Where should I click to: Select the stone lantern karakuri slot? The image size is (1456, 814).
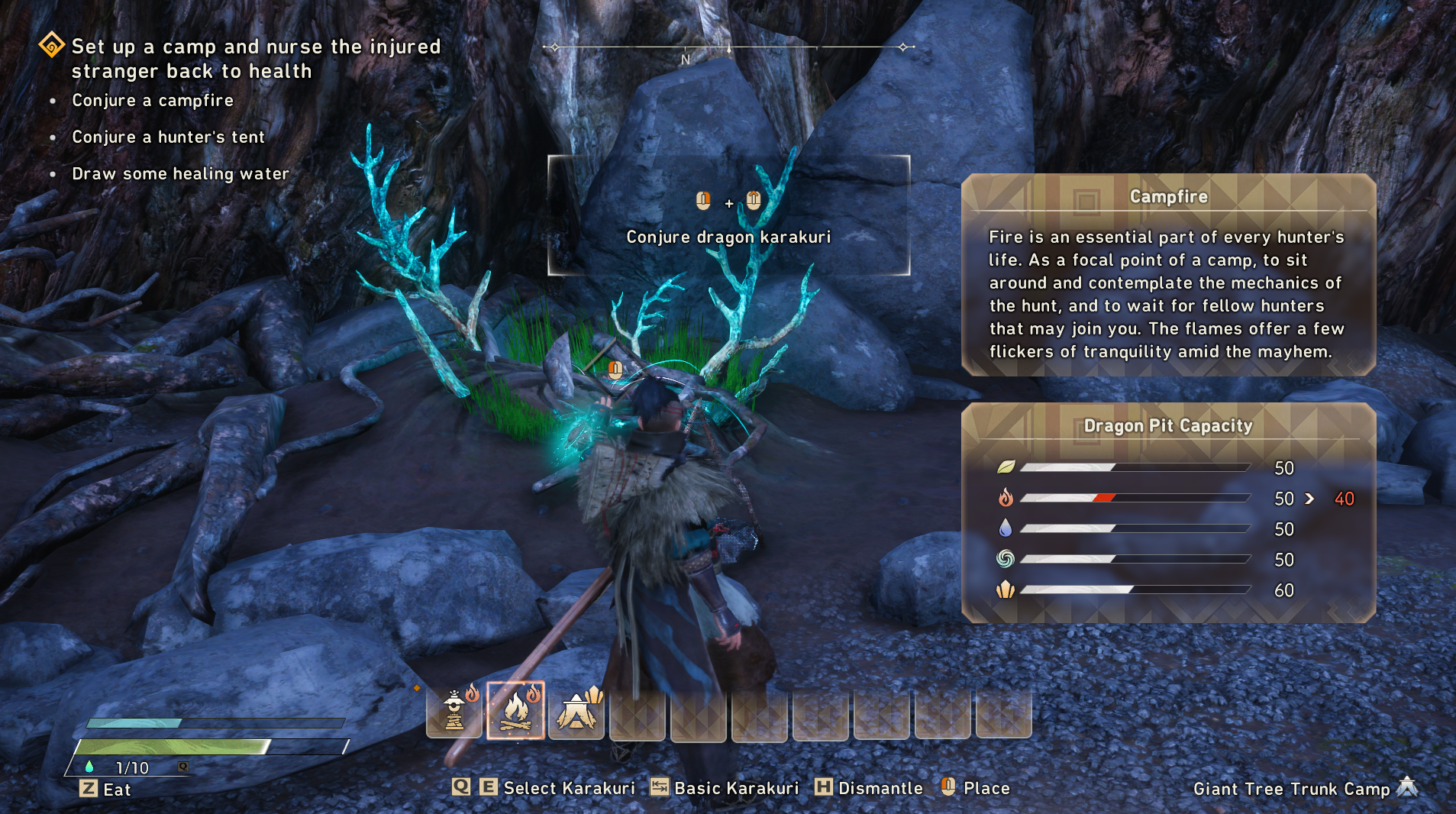click(x=455, y=711)
